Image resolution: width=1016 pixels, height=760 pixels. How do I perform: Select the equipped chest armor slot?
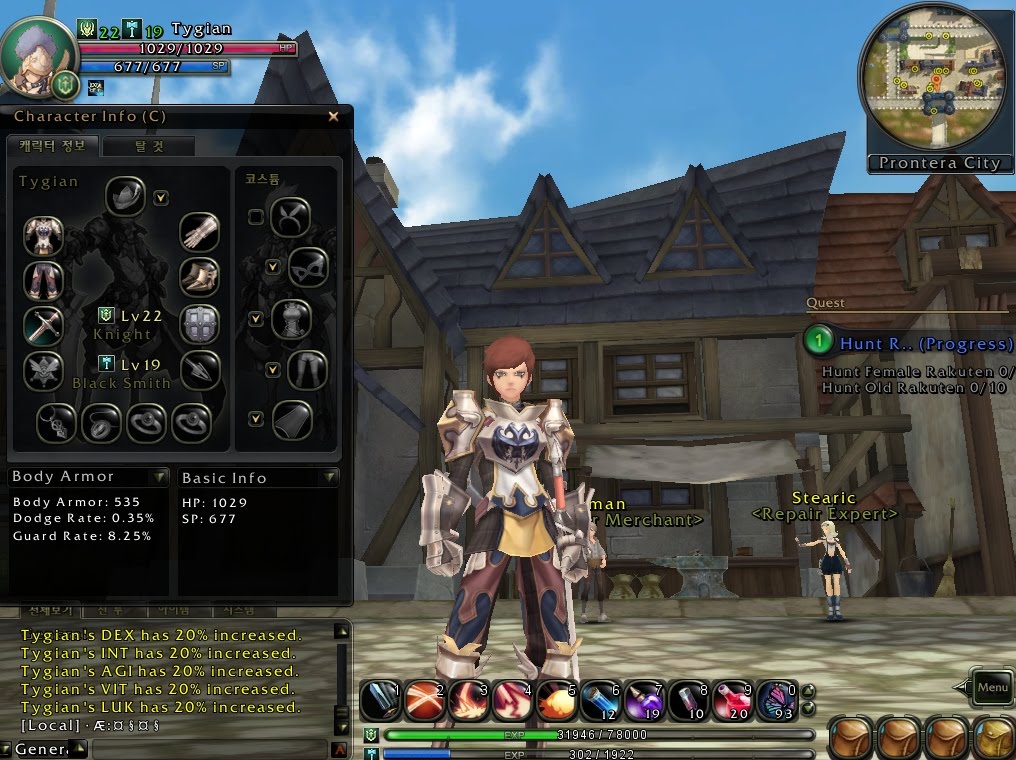pos(43,236)
